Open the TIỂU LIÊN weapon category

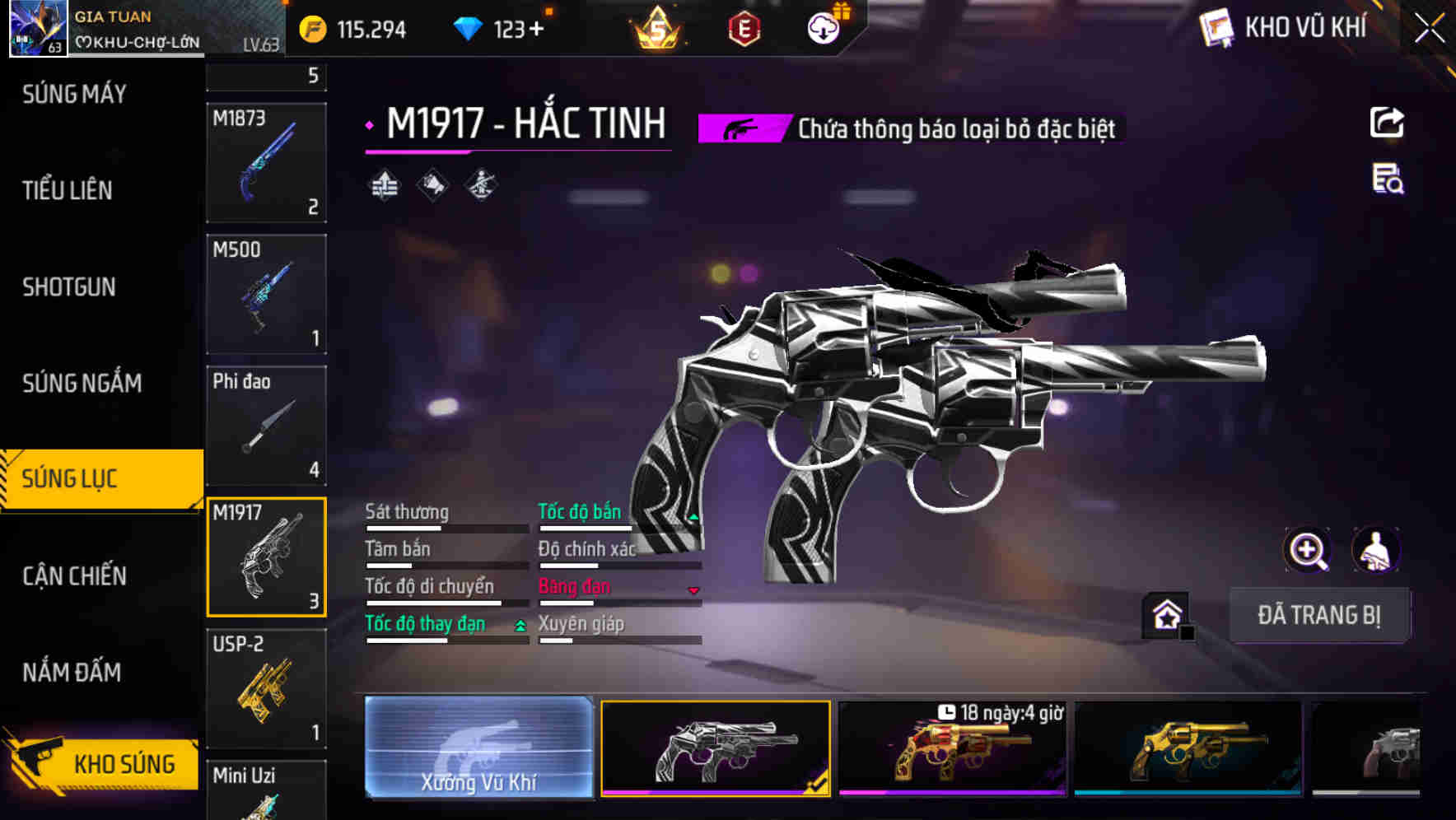pos(68,190)
